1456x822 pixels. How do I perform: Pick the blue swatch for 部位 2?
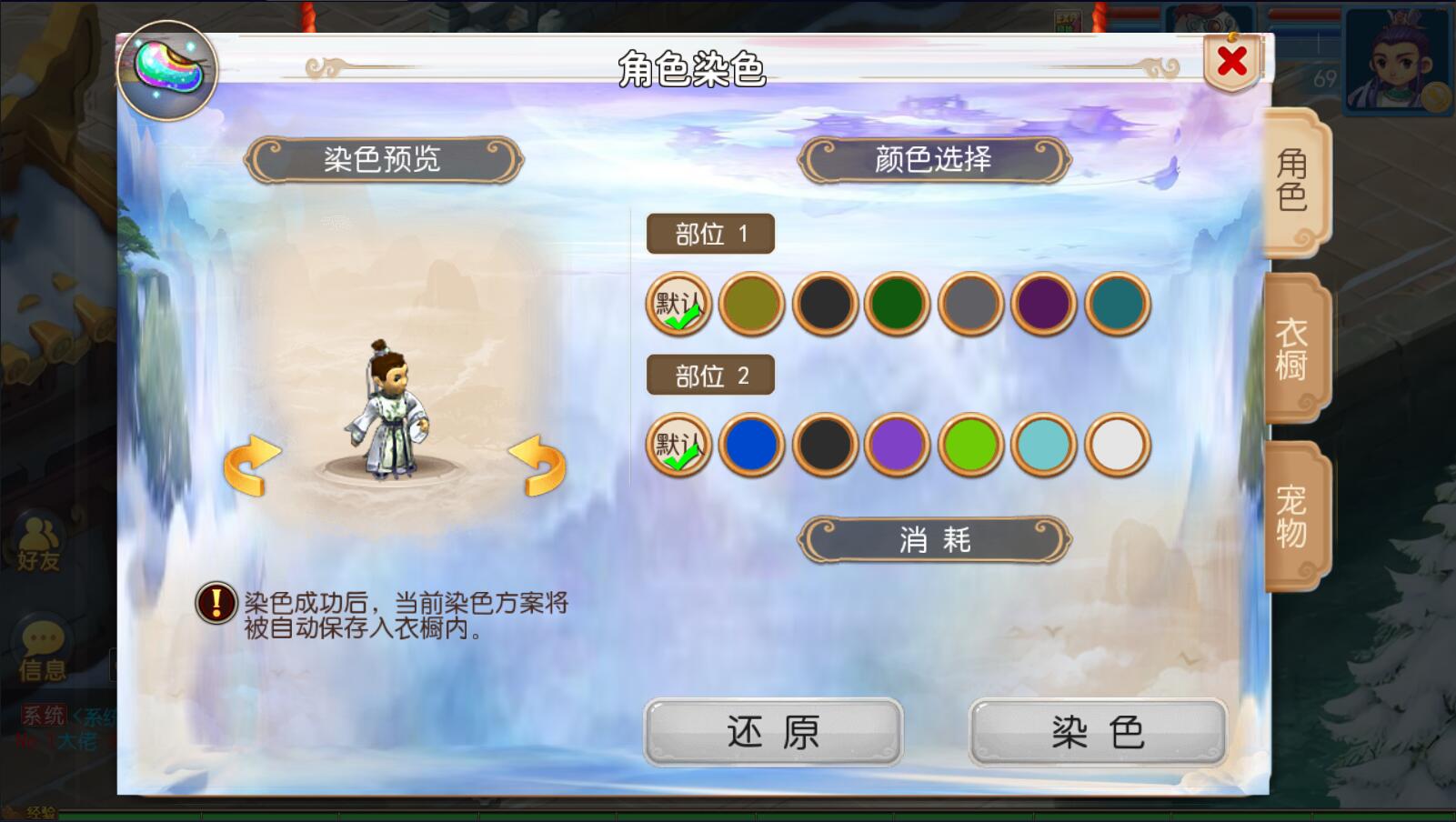point(751,446)
